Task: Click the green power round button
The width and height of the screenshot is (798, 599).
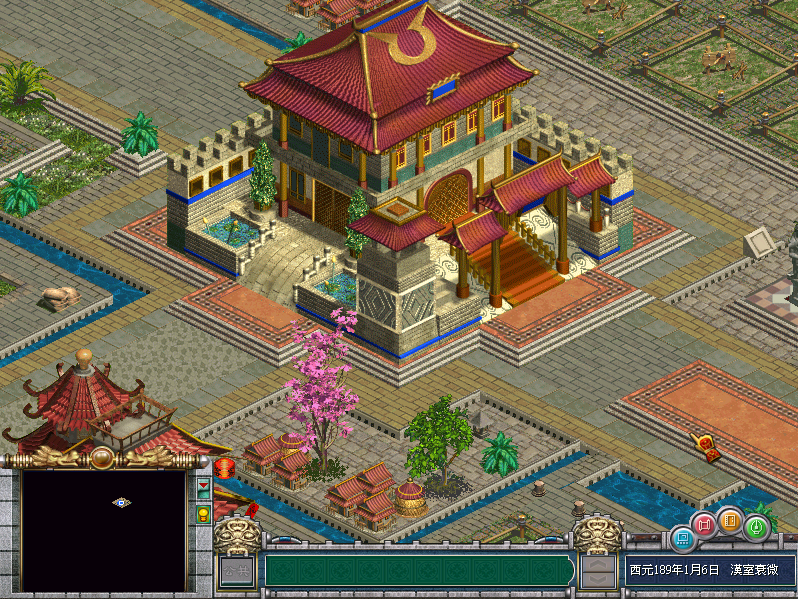Action: click(x=756, y=527)
